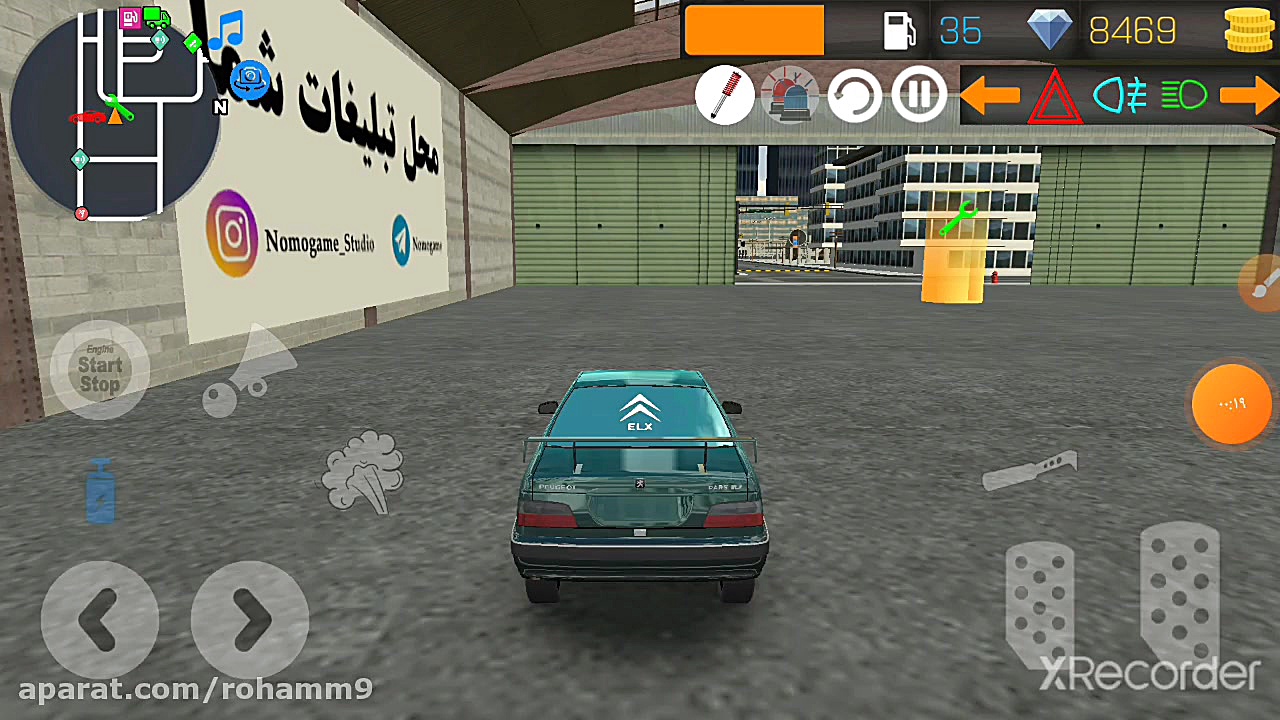Reset the car using circular arrow icon

click(x=854, y=94)
